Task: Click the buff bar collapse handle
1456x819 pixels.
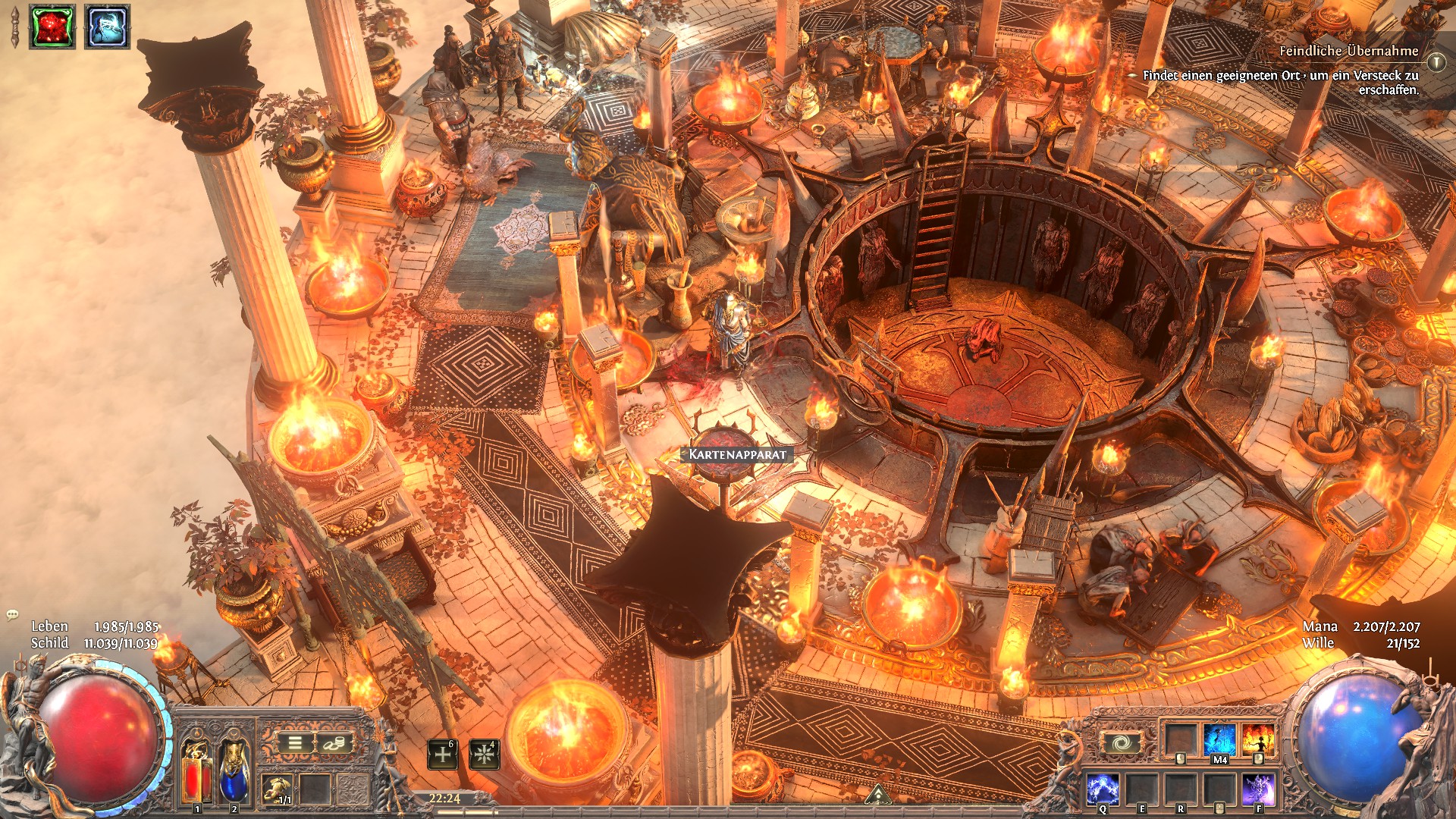Action: point(14,27)
